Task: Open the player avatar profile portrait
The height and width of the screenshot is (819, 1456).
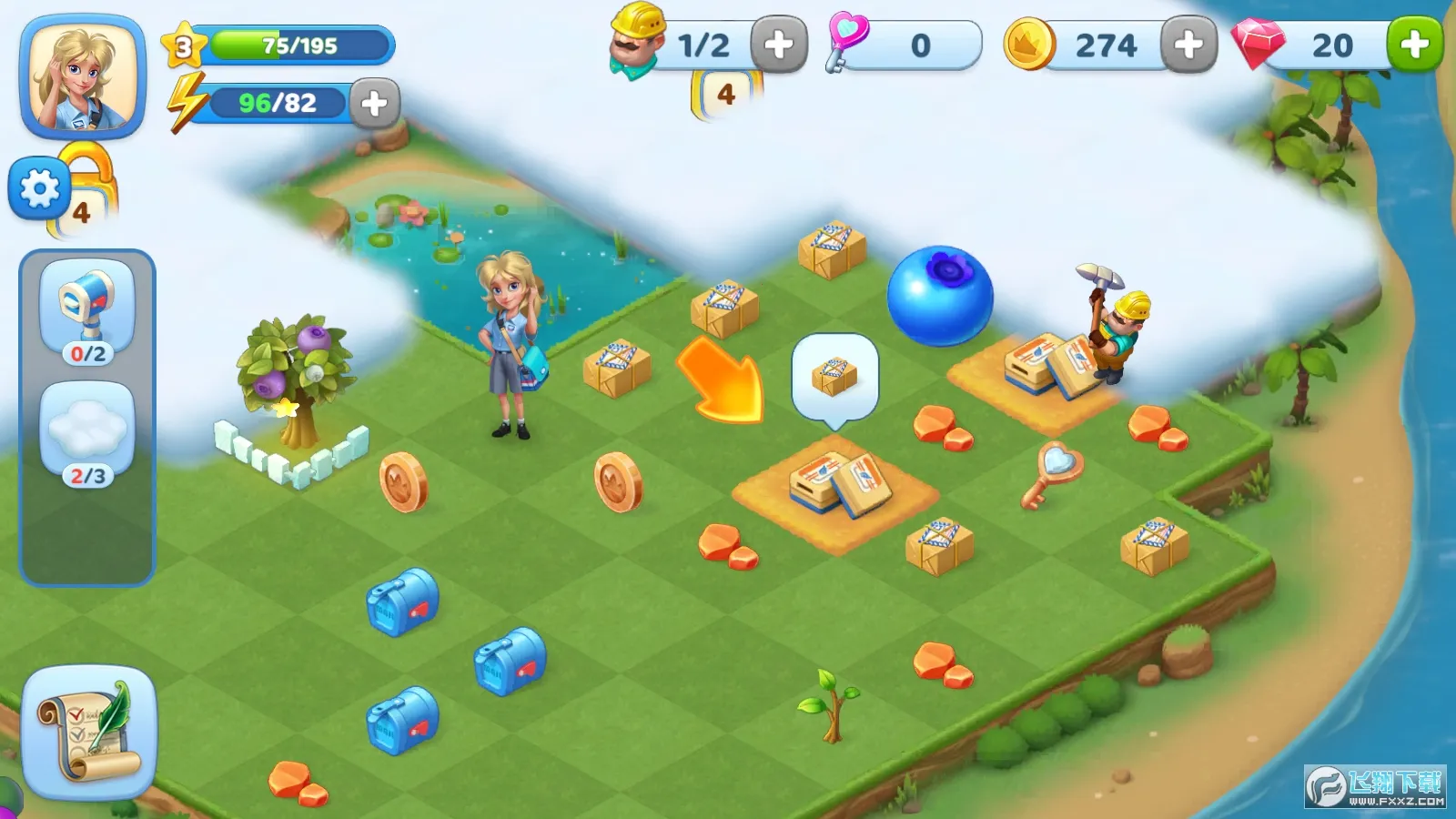Action: pyautogui.click(x=80, y=75)
